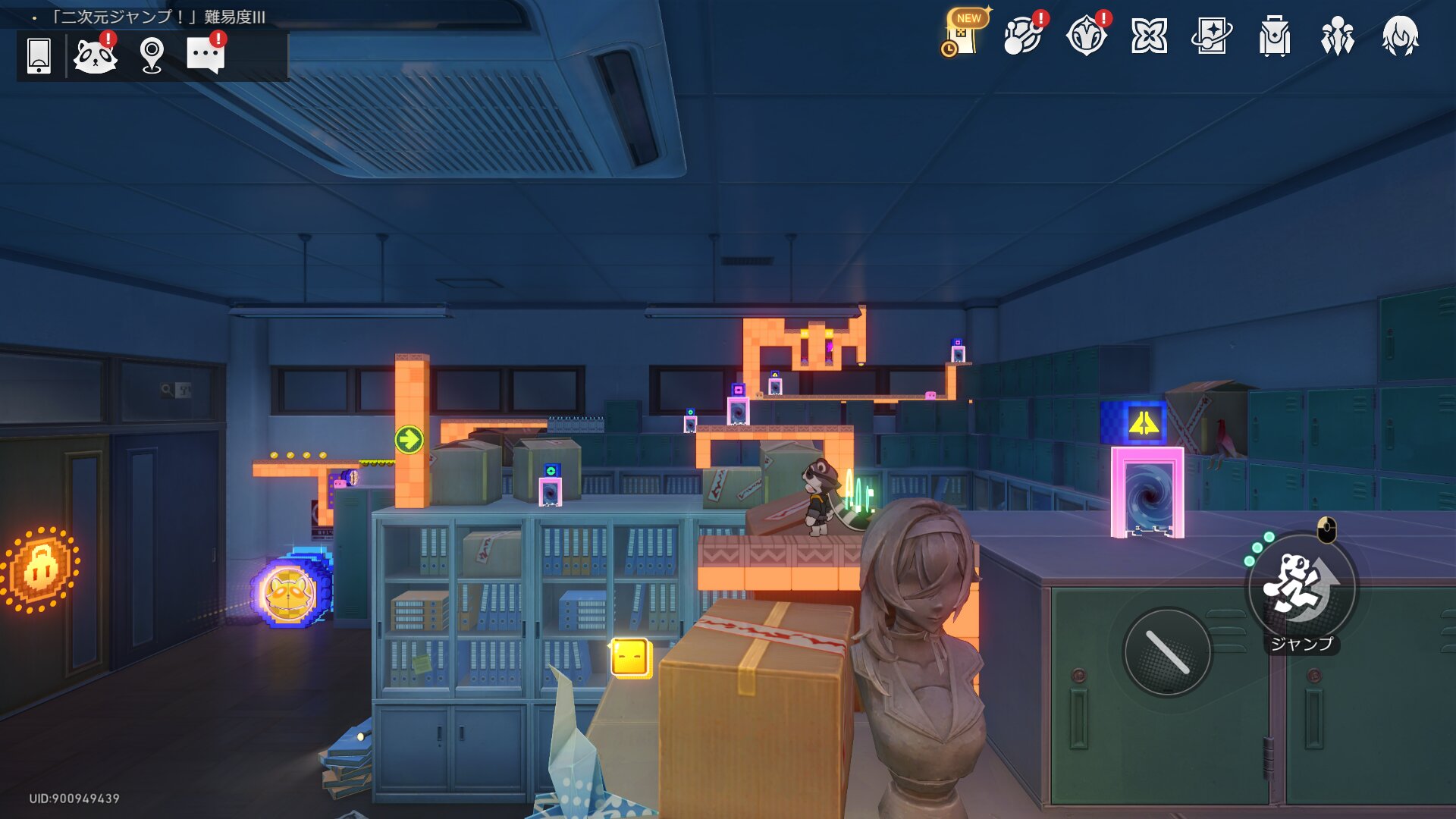Open the chat speech bubble
This screenshot has width=1456, height=819.
click(x=206, y=55)
